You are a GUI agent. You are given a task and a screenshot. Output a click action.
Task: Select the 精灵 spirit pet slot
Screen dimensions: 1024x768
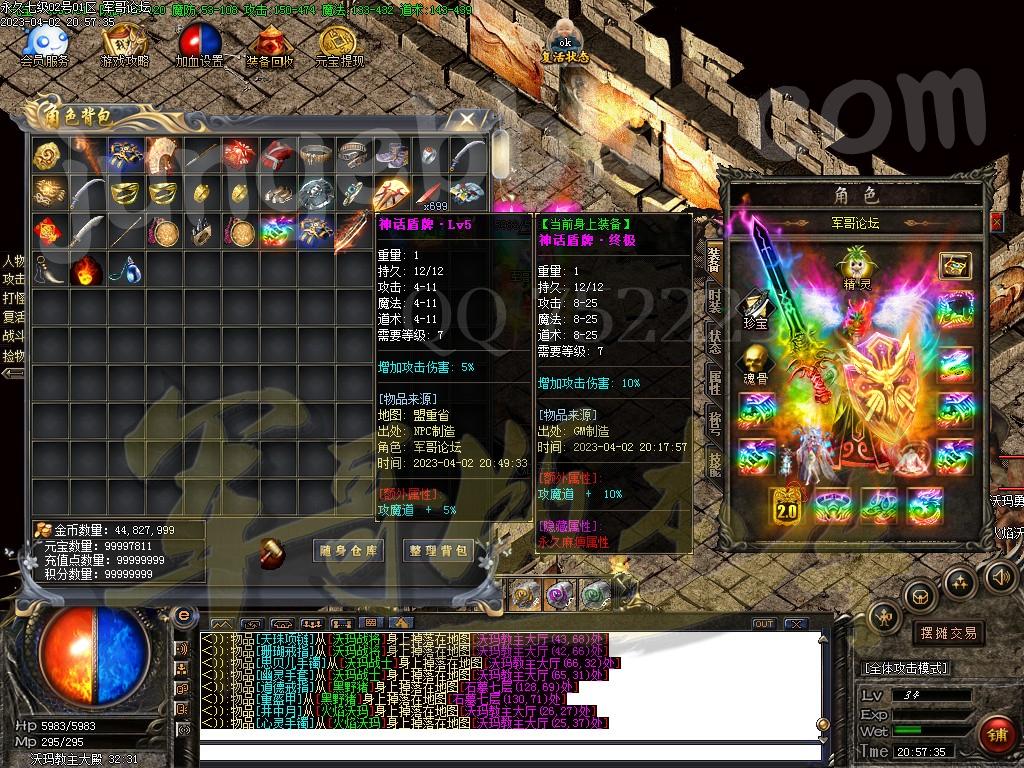pos(855,266)
